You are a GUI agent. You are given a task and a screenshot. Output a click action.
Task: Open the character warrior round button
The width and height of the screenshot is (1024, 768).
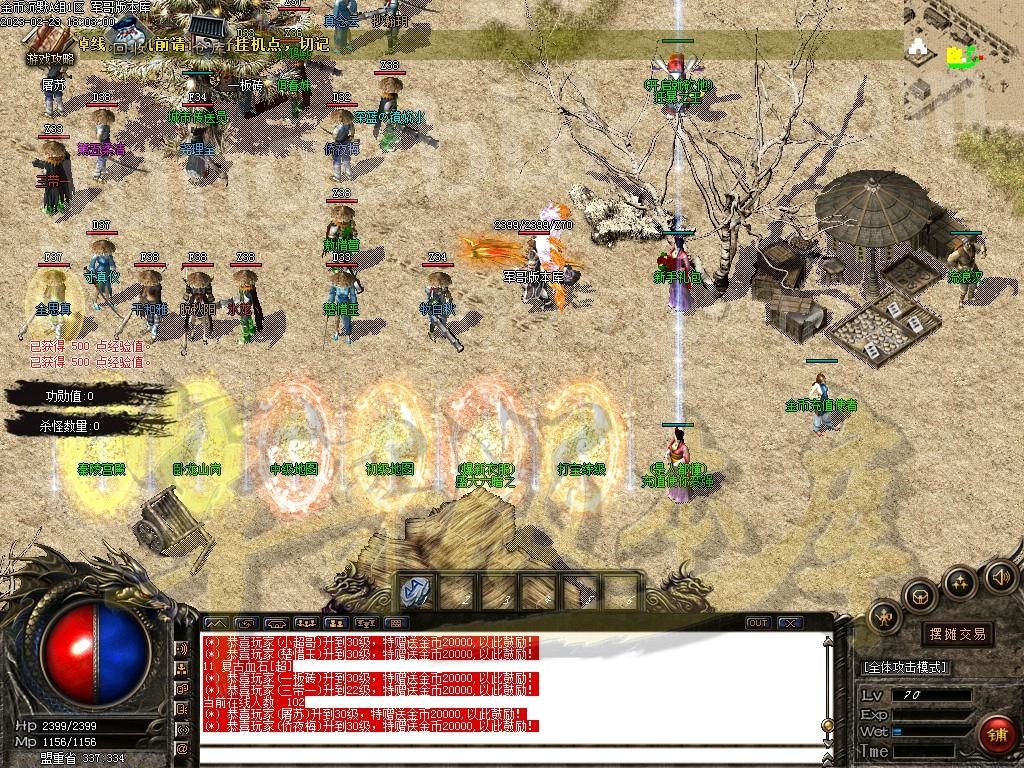point(886,619)
